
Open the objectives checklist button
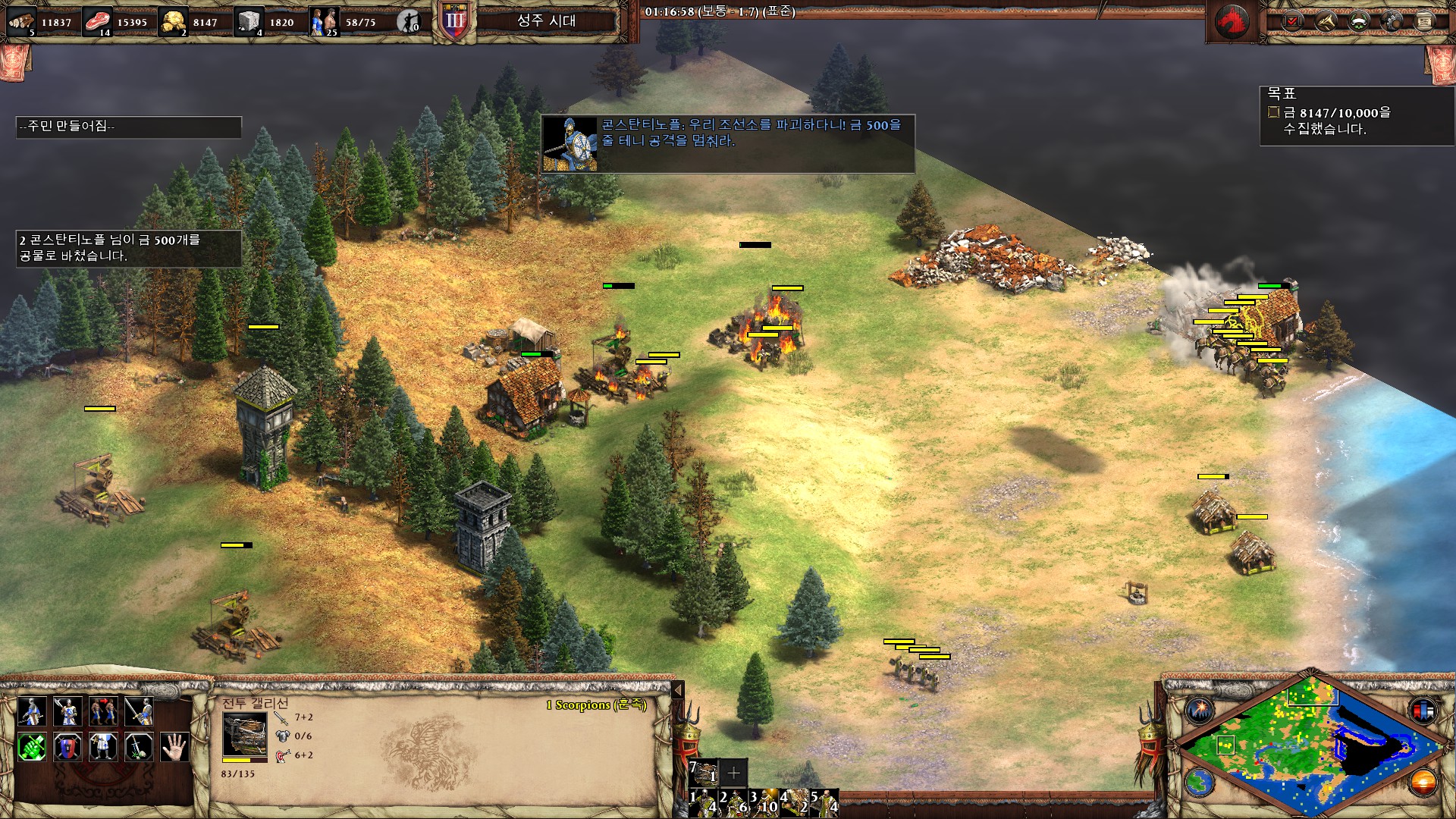click(x=1291, y=21)
